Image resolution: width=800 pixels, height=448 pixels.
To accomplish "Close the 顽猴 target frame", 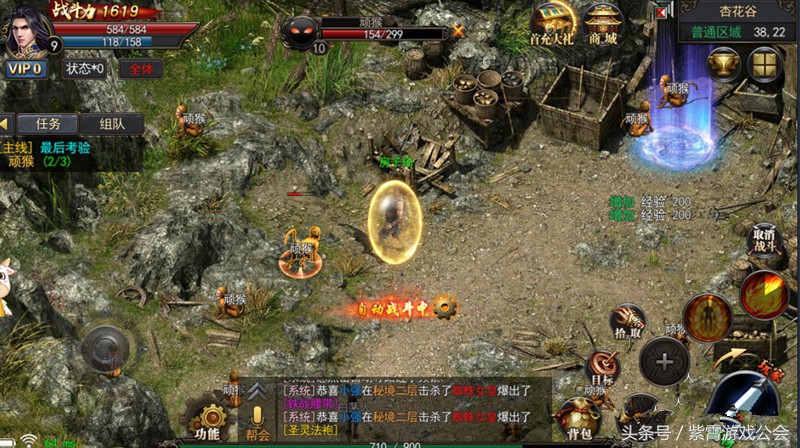I will pyautogui.click(x=458, y=31).
